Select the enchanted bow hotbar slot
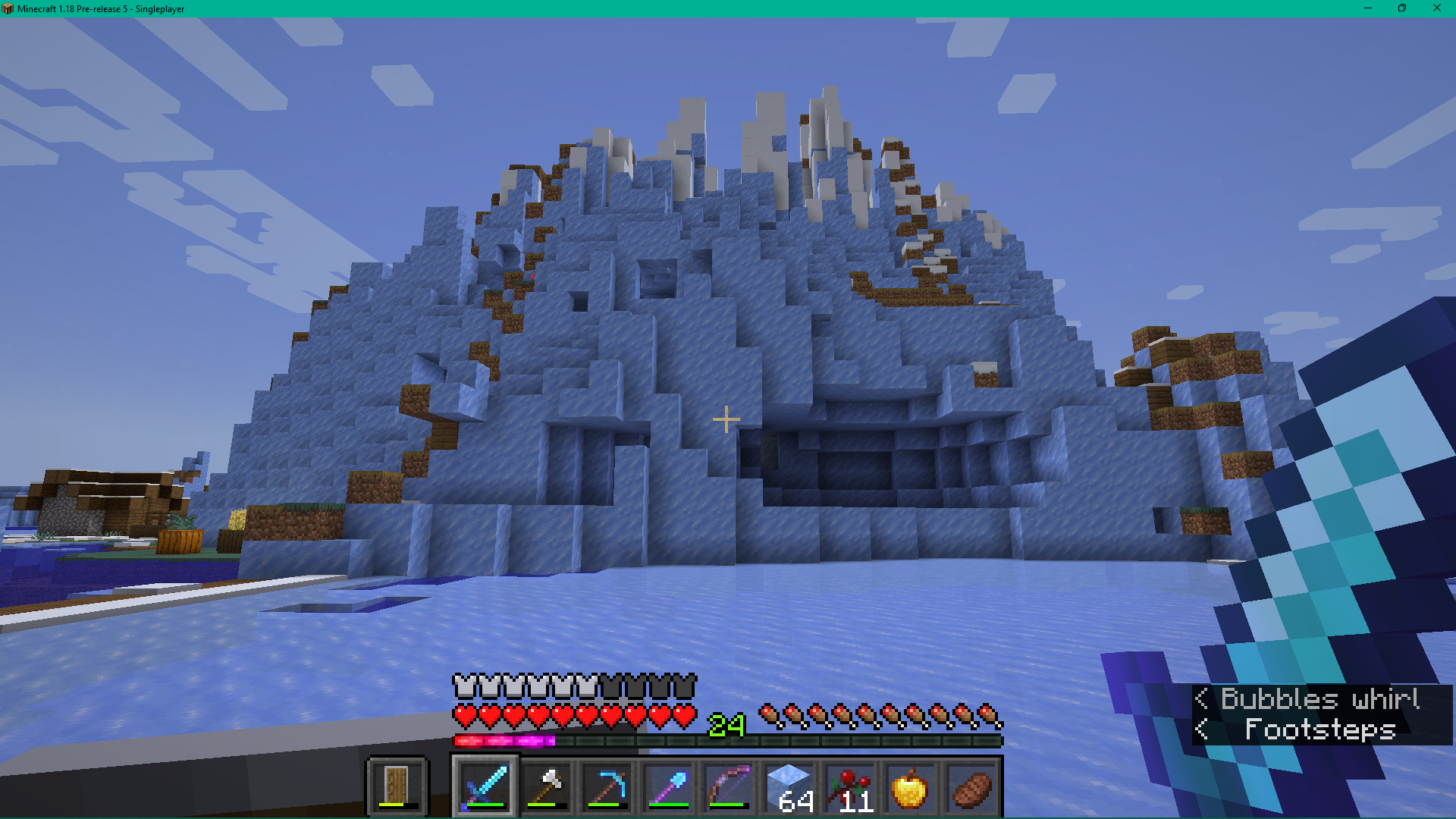Screen dimensions: 1456x819 (728, 787)
